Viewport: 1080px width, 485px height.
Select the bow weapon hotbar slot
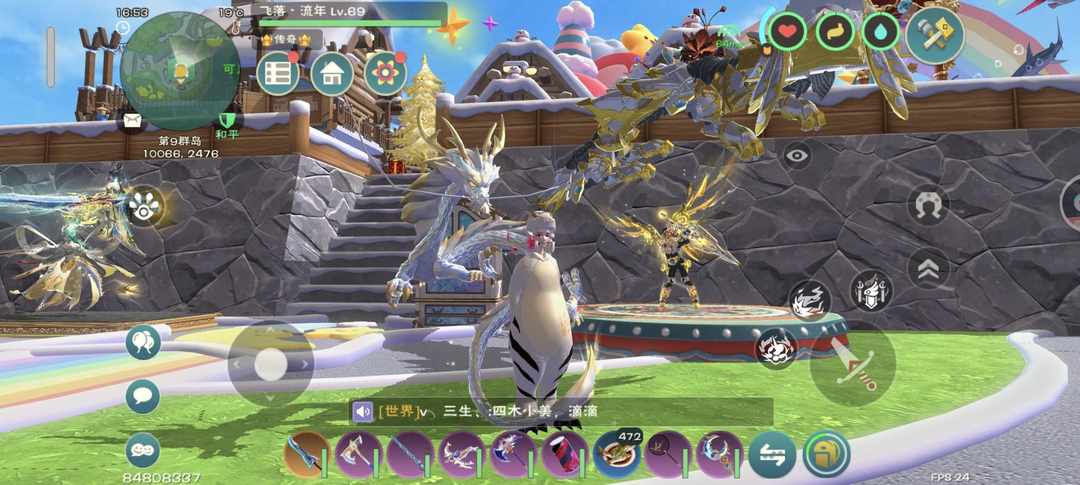click(x=461, y=455)
